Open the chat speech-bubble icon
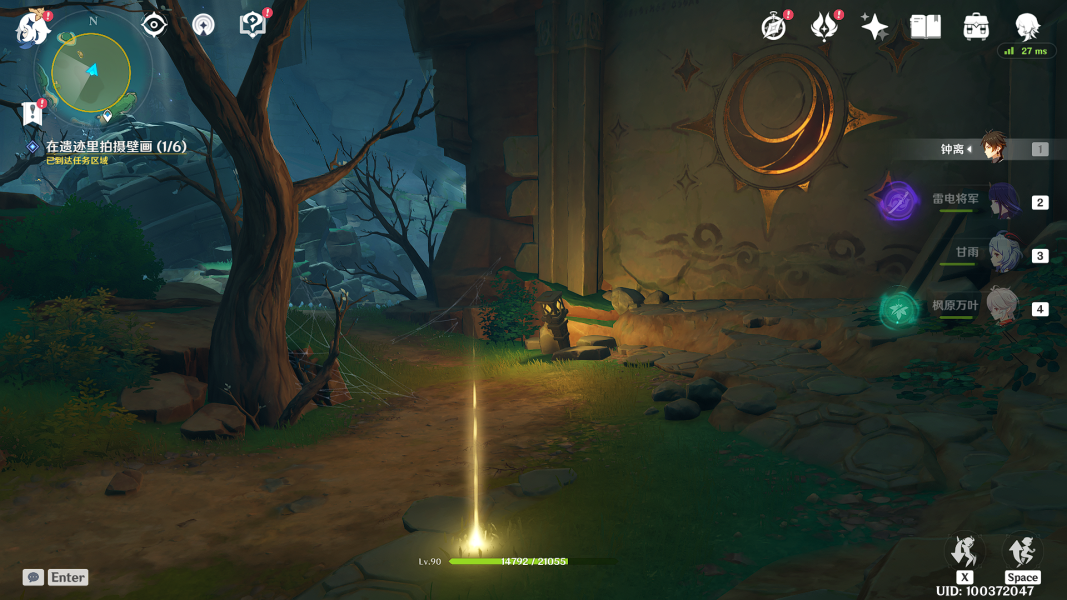The height and width of the screenshot is (600, 1067). coord(34,577)
